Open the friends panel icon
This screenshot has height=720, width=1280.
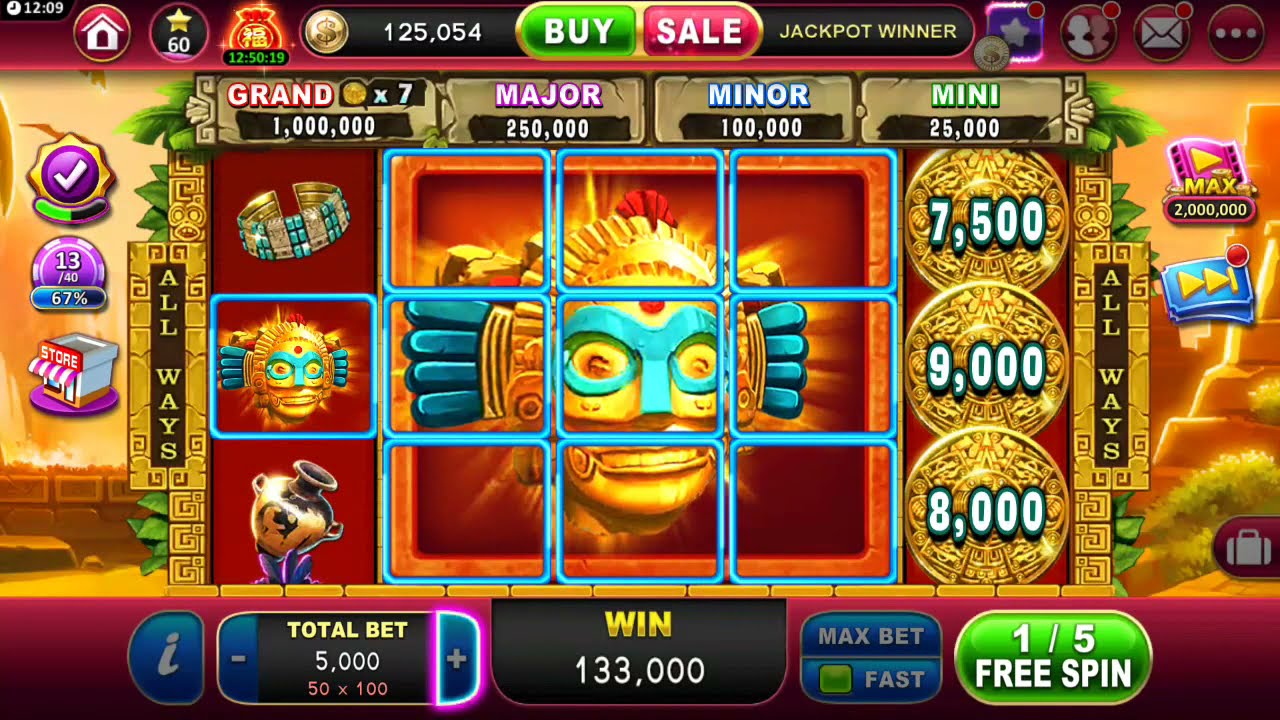click(1090, 31)
